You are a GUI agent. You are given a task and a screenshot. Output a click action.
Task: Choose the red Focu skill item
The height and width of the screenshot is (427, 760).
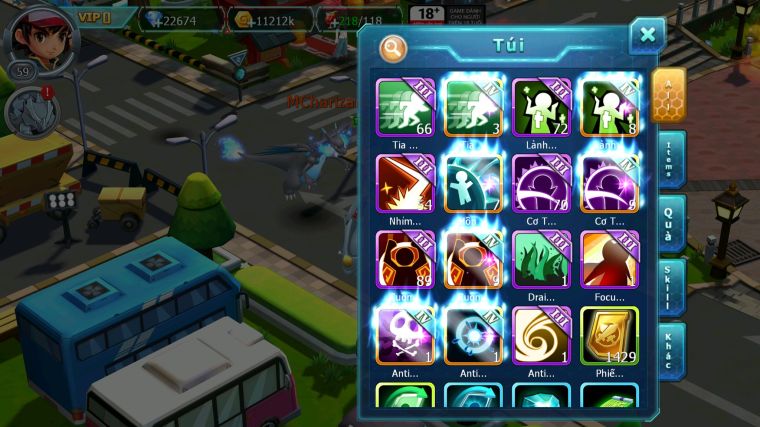pyautogui.click(x=609, y=260)
